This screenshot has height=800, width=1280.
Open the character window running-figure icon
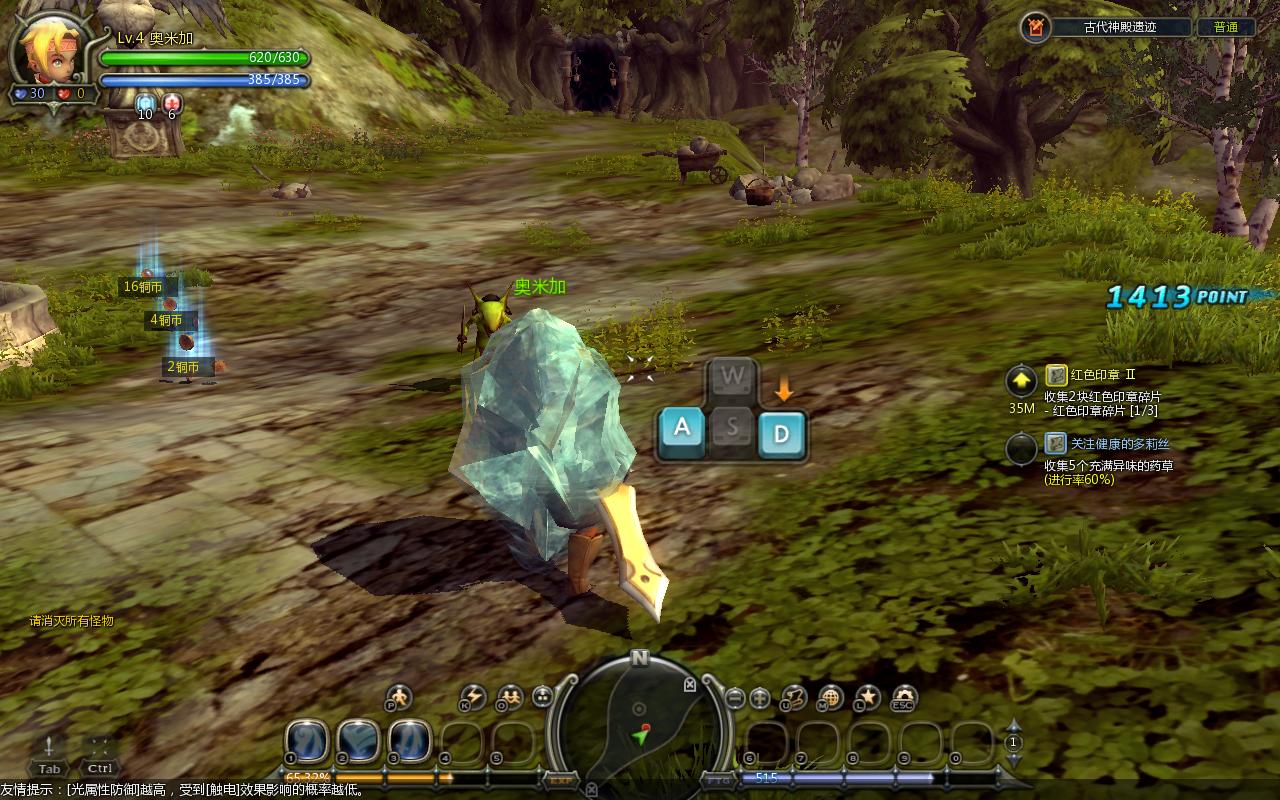click(399, 696)
